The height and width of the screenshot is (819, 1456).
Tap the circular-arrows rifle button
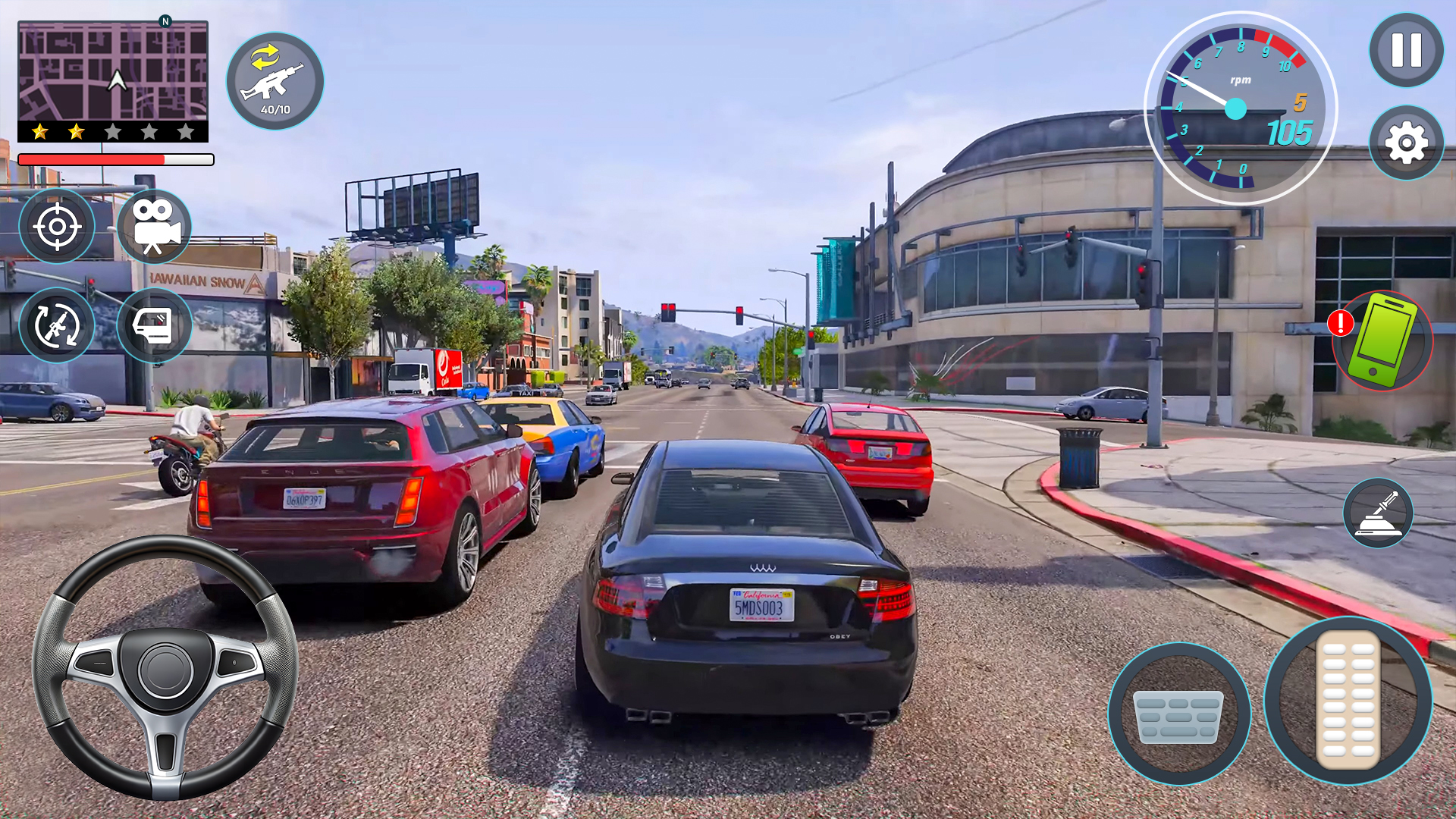pos(57,326)
